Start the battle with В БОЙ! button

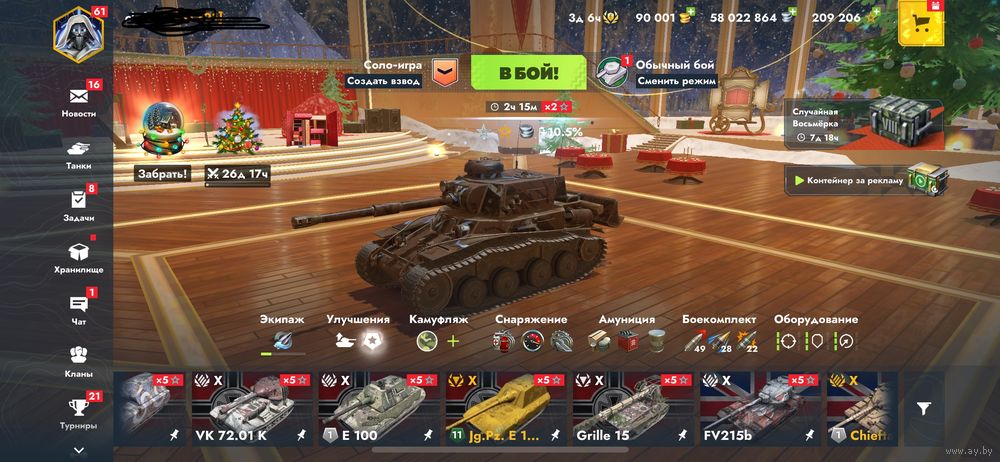click(x=528, y=73)
